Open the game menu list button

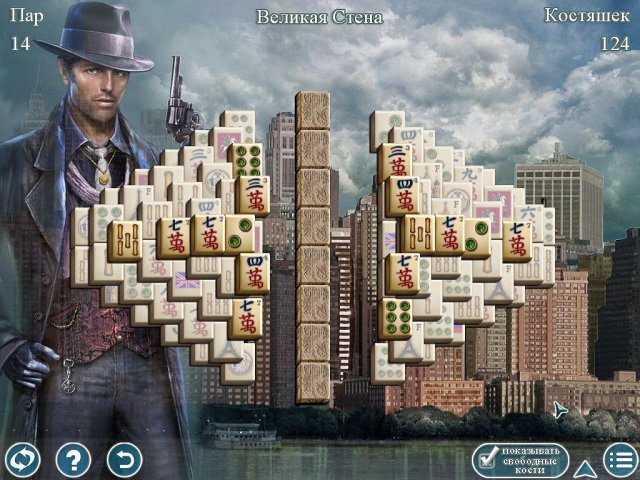click(x=620, y=459)
